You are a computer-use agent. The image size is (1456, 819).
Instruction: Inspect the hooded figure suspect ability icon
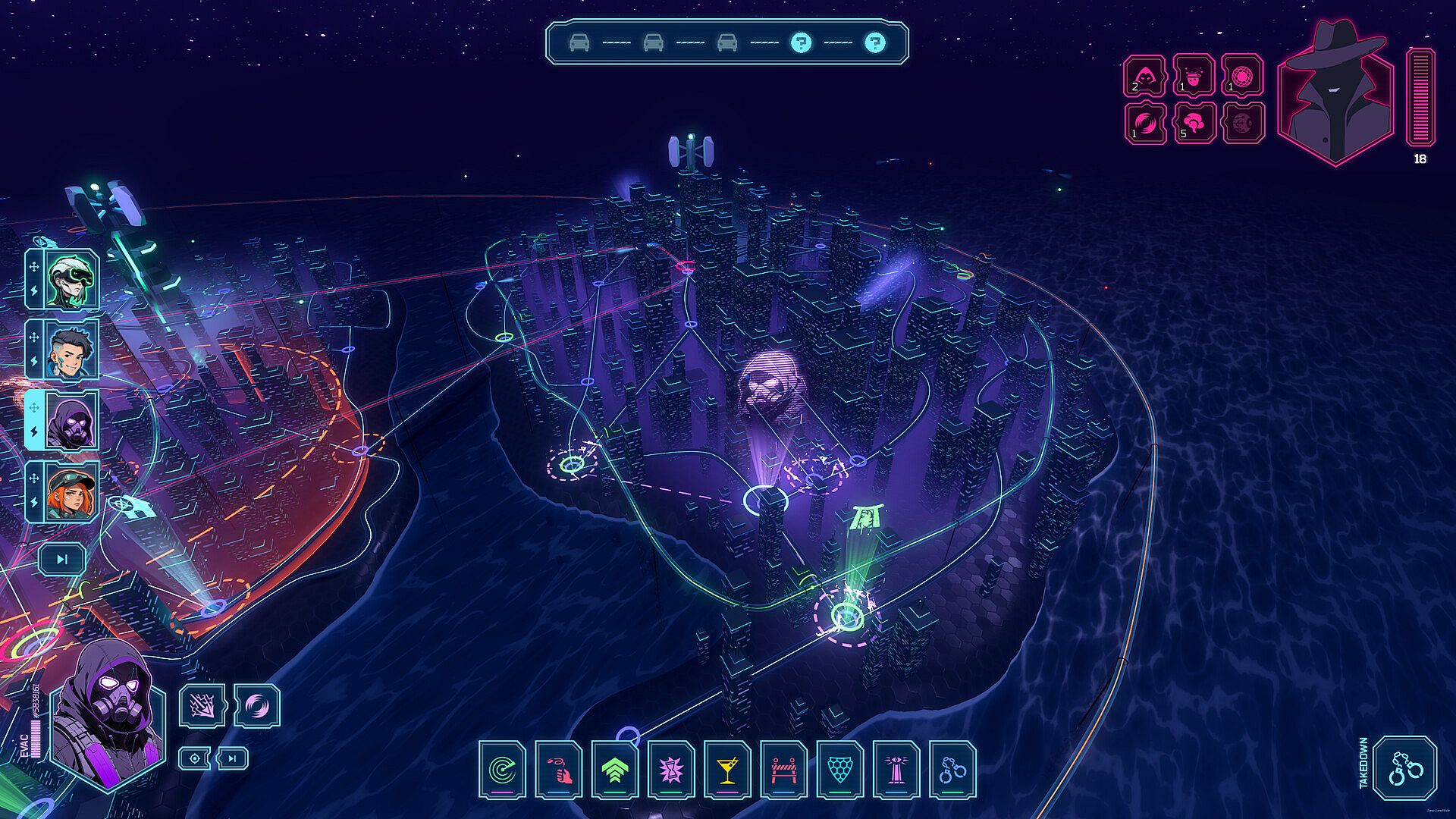pyautogui.click(x=1144, y=75)
